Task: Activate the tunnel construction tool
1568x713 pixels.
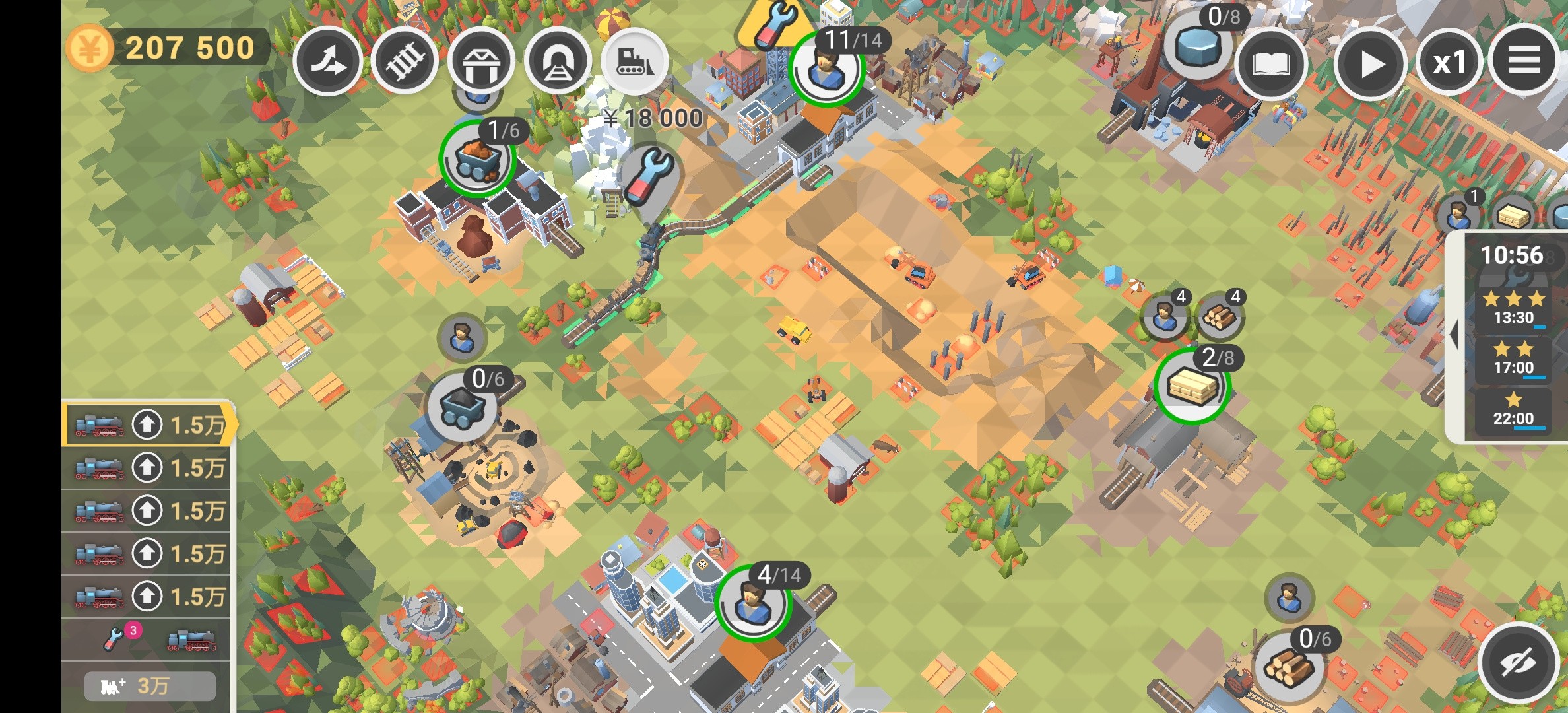Action: (x=558, y=62)
